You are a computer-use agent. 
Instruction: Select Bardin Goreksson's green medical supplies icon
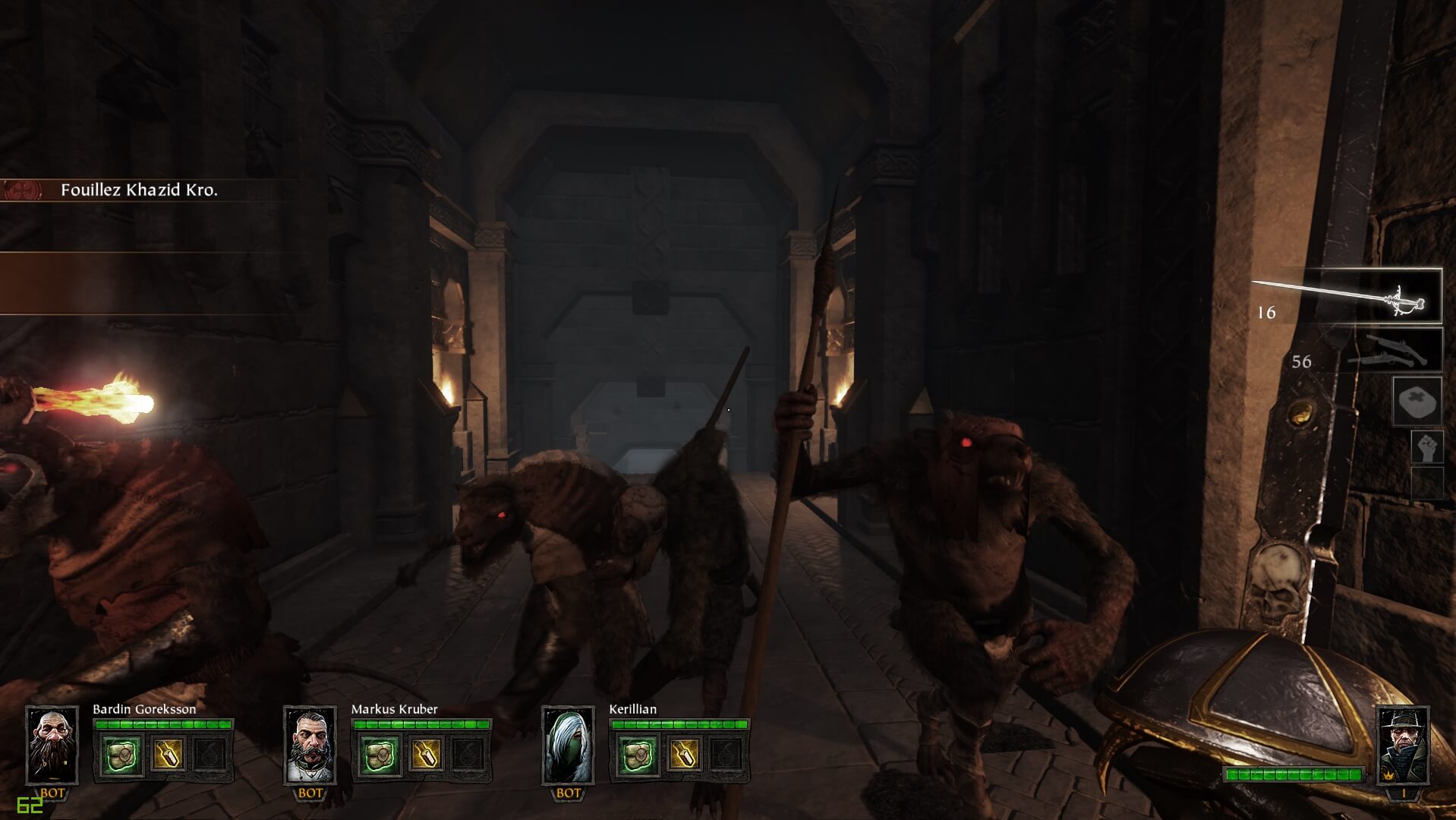(121, 755)
